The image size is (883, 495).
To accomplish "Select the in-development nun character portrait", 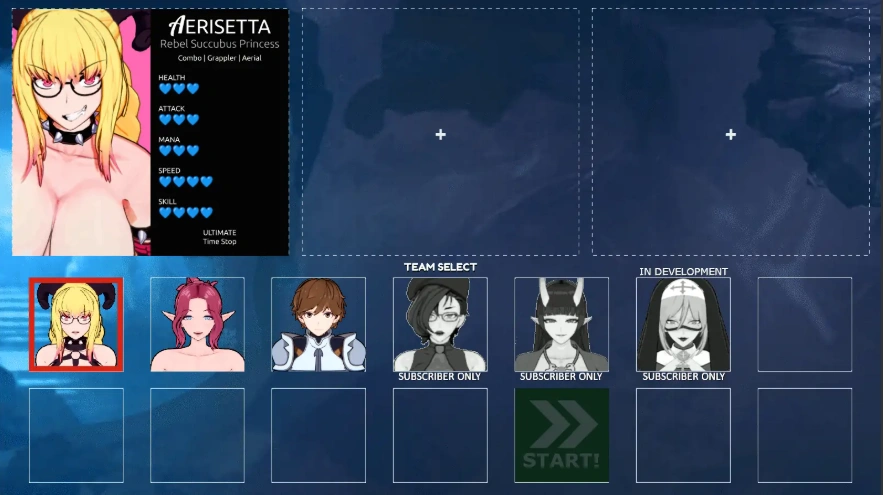I will (x=683, y=324).
